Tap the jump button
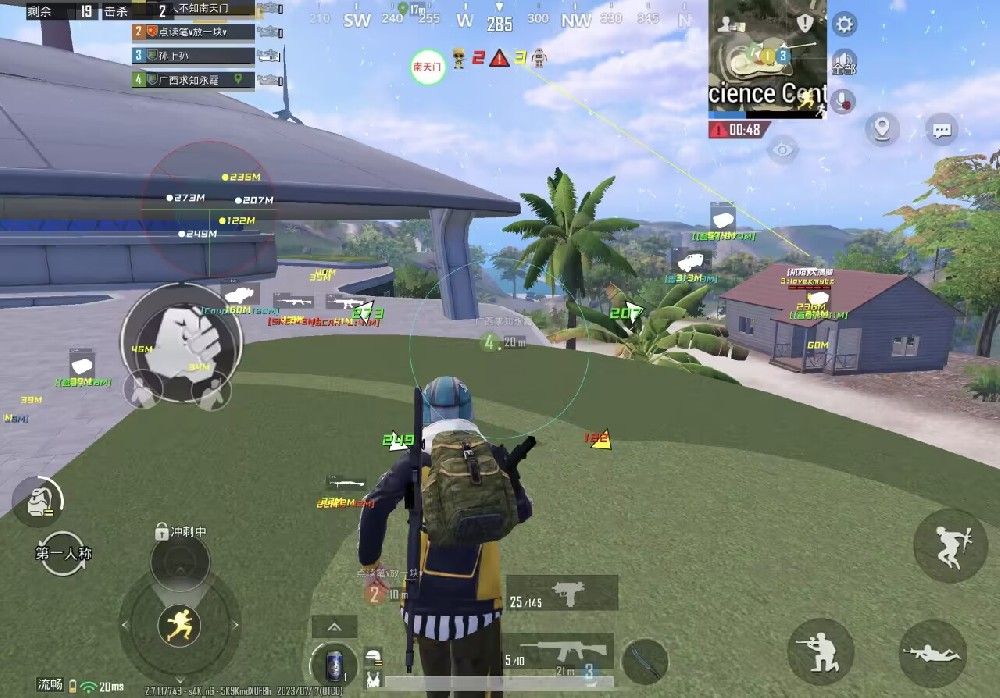The image size is (1000, 698). 950,545
